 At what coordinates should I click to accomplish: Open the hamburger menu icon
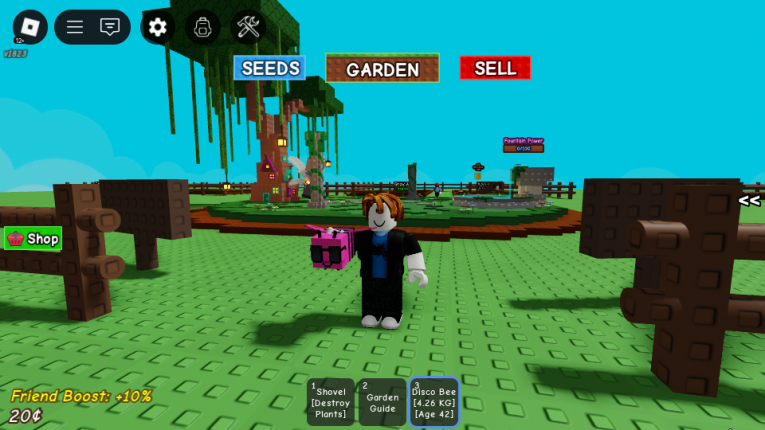(75, 27)
